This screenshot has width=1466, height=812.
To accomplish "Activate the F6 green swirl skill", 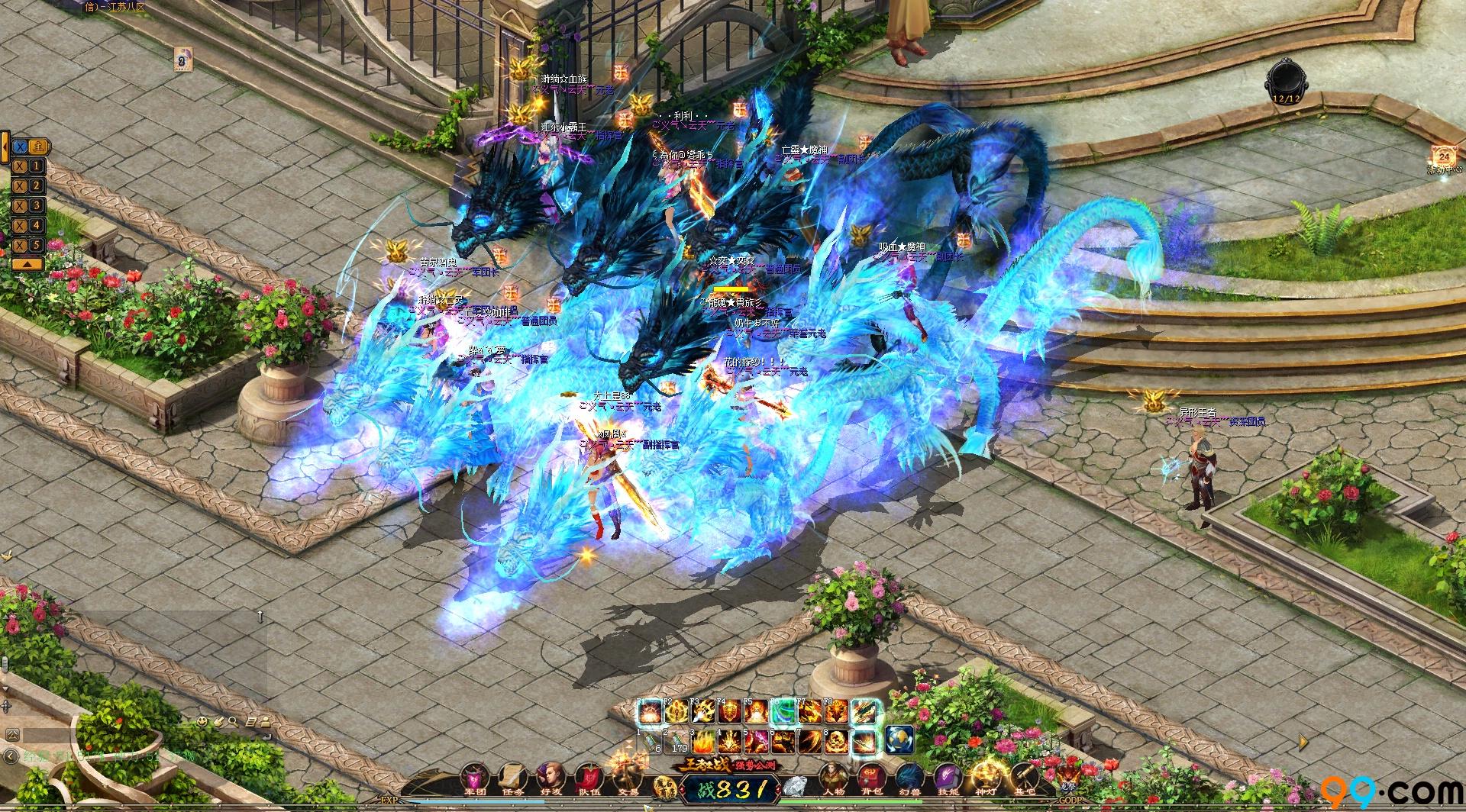I will [781, 712].
